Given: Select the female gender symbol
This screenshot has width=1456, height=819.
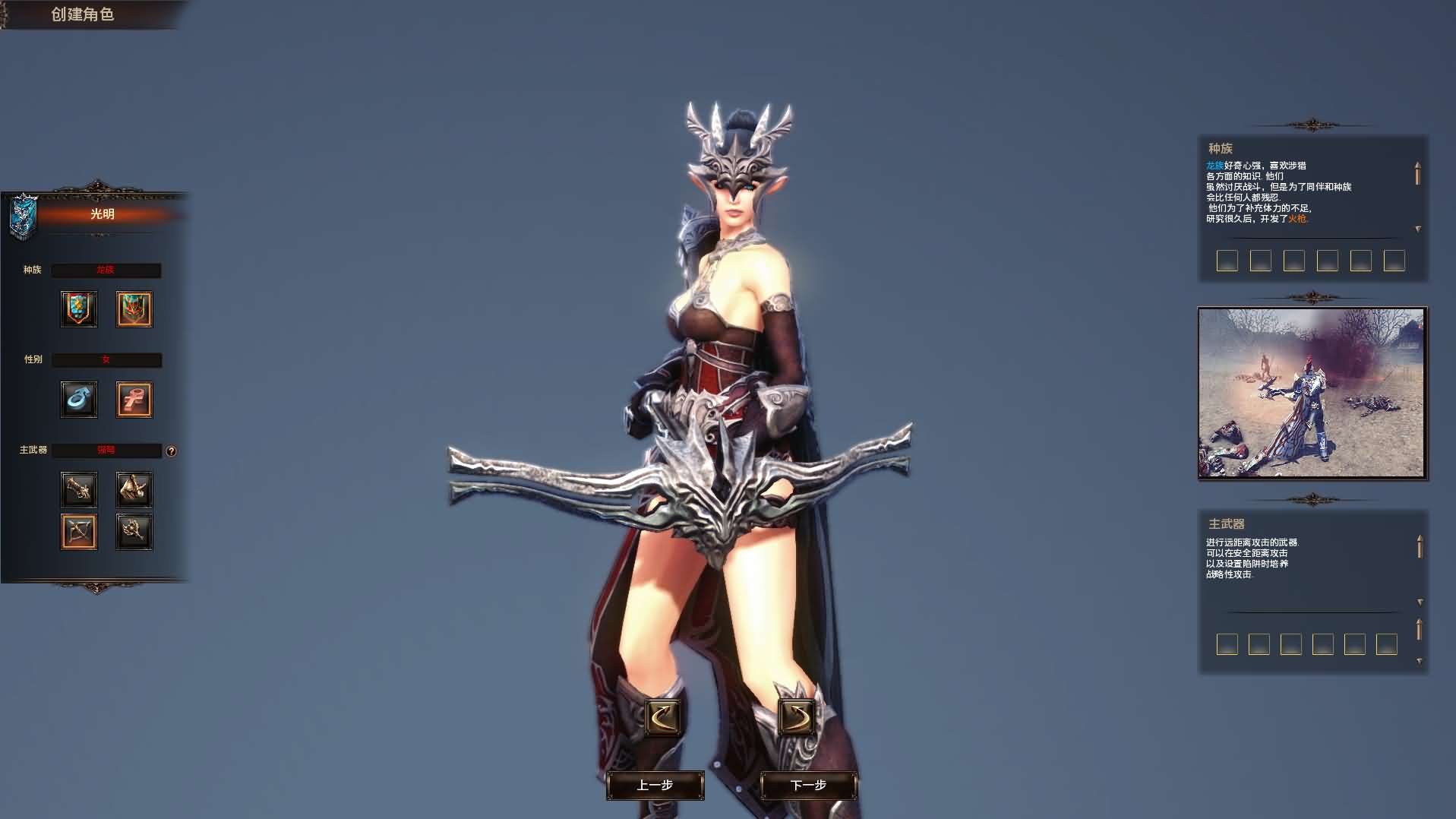Looking at the screenshot, I should click(134, 400).
